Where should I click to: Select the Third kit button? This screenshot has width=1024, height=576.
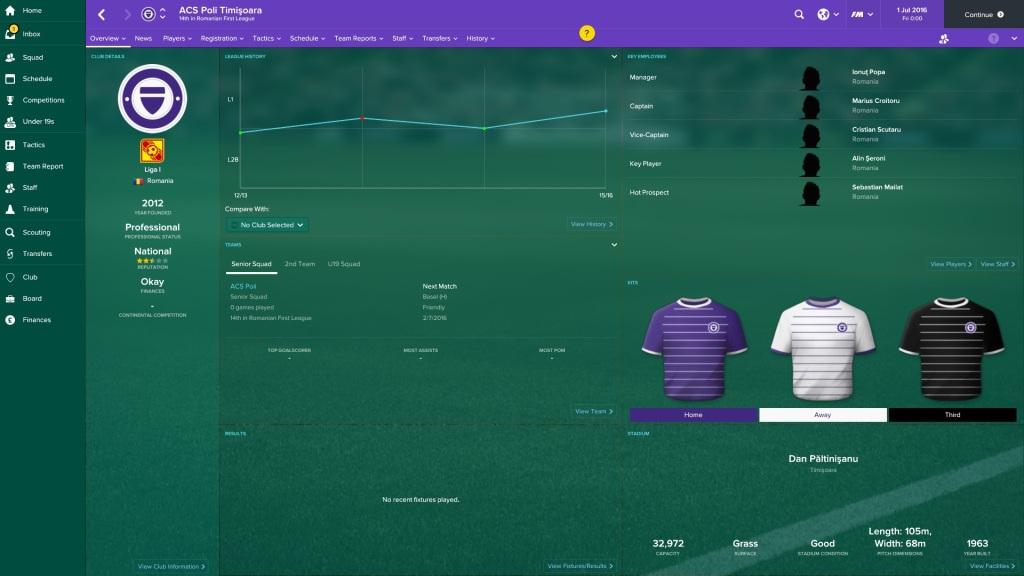pos(952,415)
